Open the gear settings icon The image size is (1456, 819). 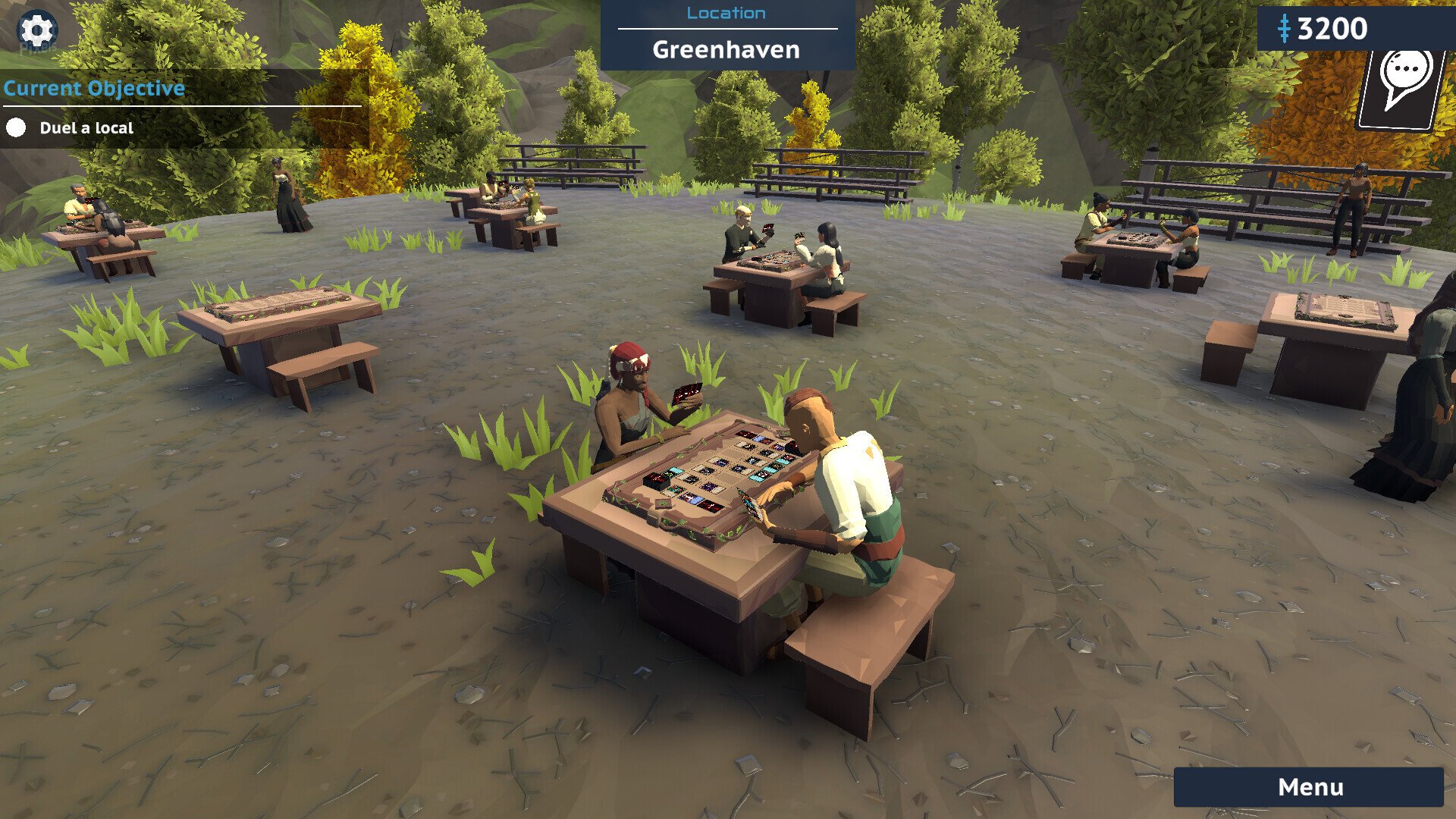[36, 31]
